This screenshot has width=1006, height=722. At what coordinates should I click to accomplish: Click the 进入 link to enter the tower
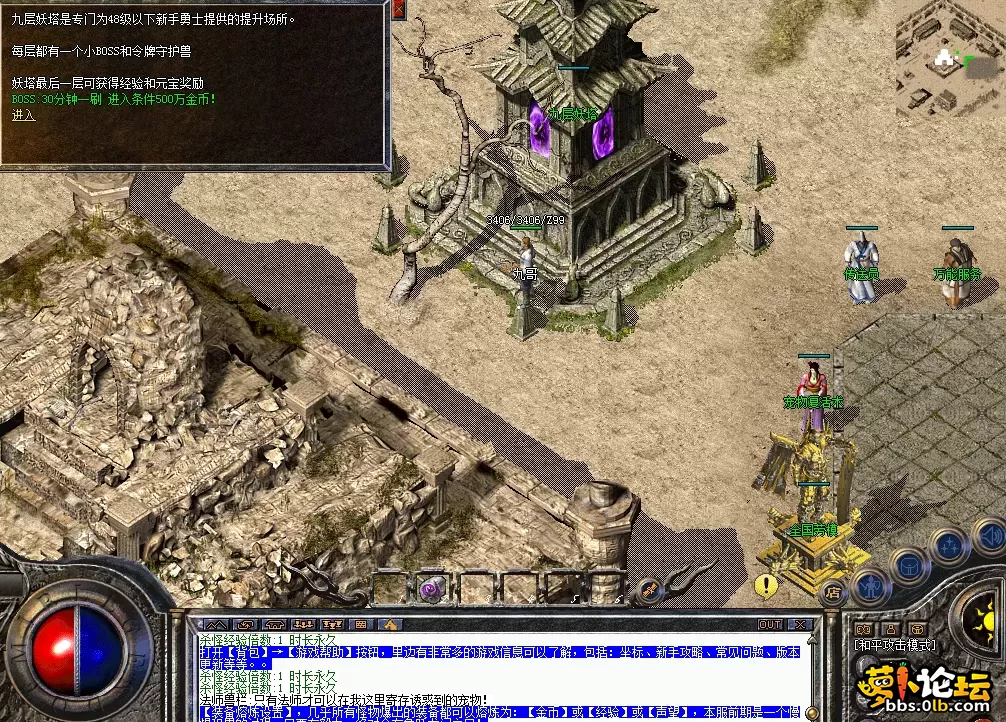point(23,116)
